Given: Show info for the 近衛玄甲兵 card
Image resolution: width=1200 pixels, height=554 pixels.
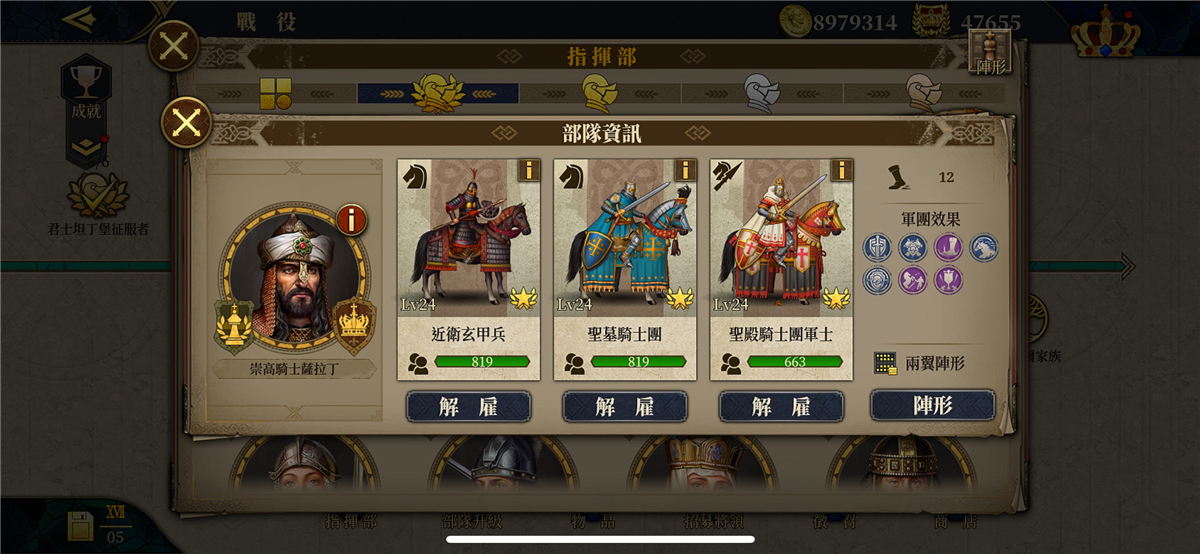Looking at the screenshot, I should point(528,170).
